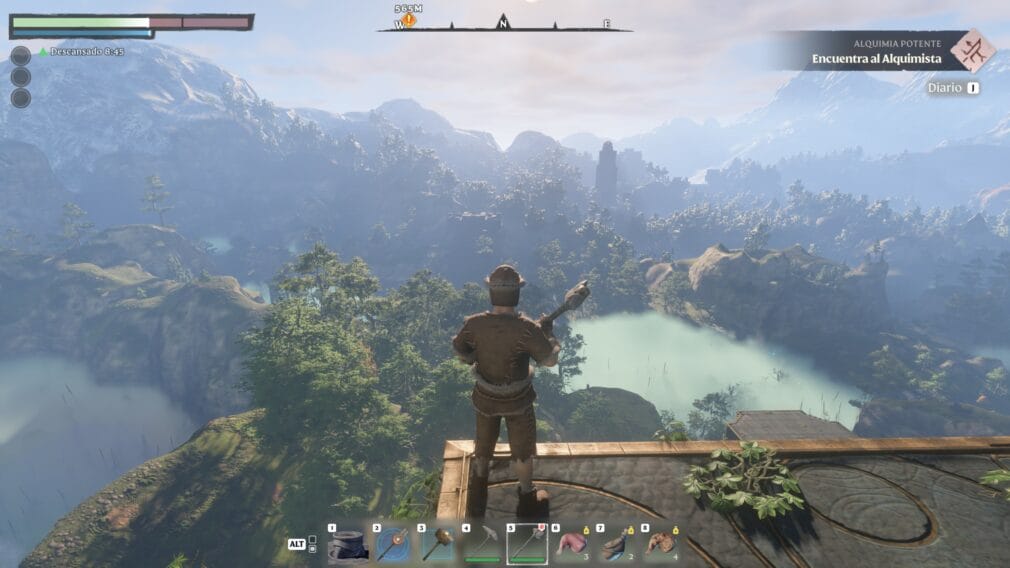Select the torch on blue background slot
1010x568 pixels.
392,544
